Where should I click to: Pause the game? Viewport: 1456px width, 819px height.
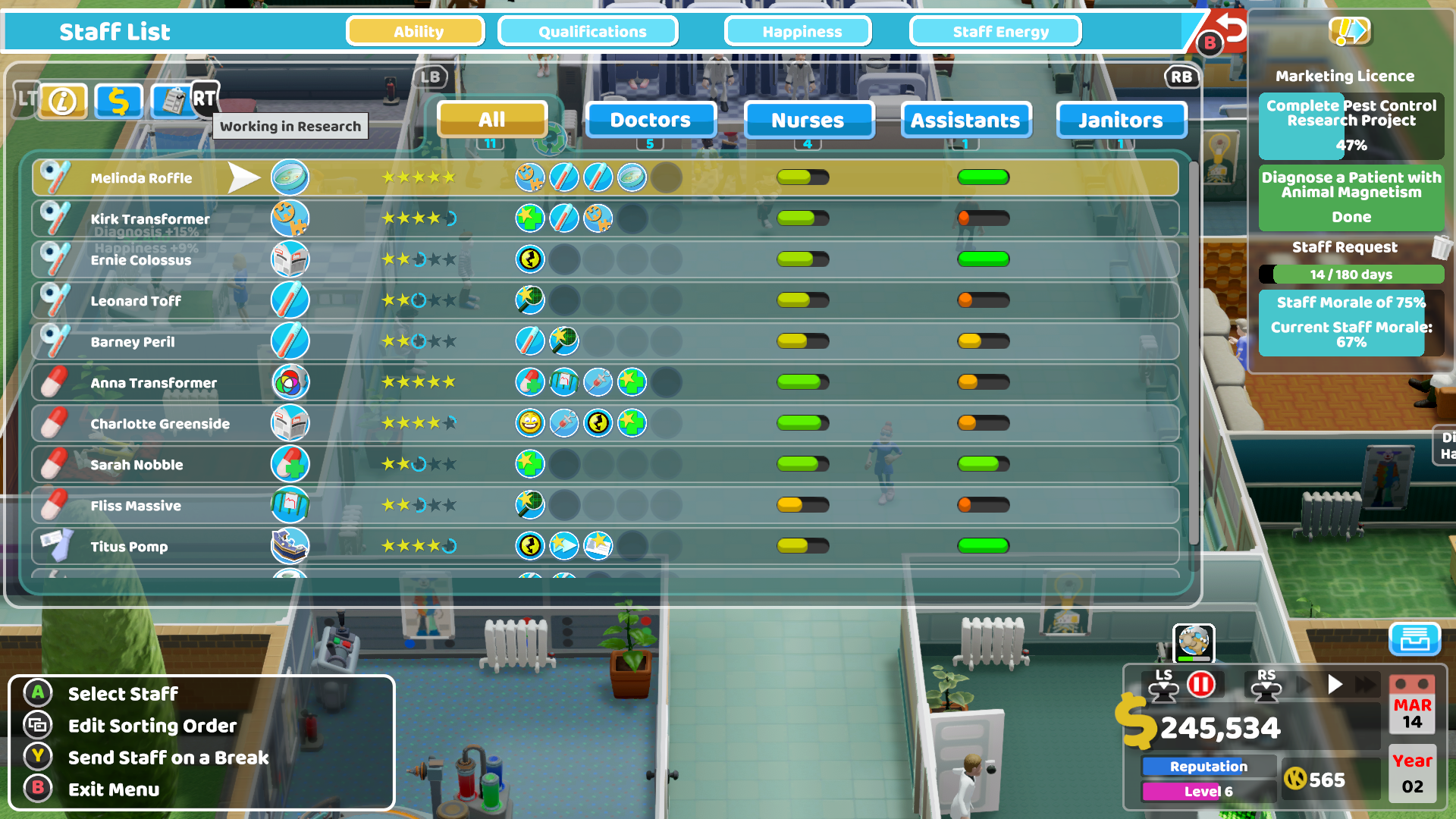[x=1203, y=683]
